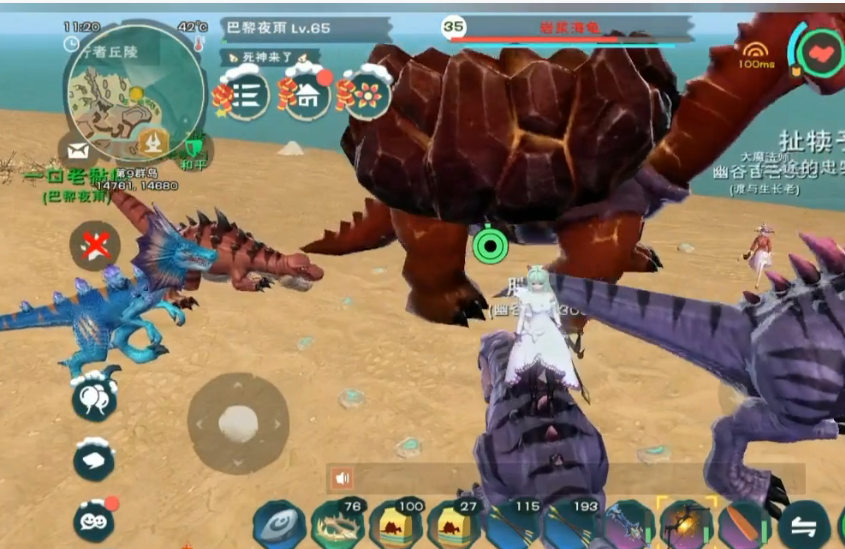845x549 pixels.
Task: Open the balloon icon button
Action: (95, 397)
